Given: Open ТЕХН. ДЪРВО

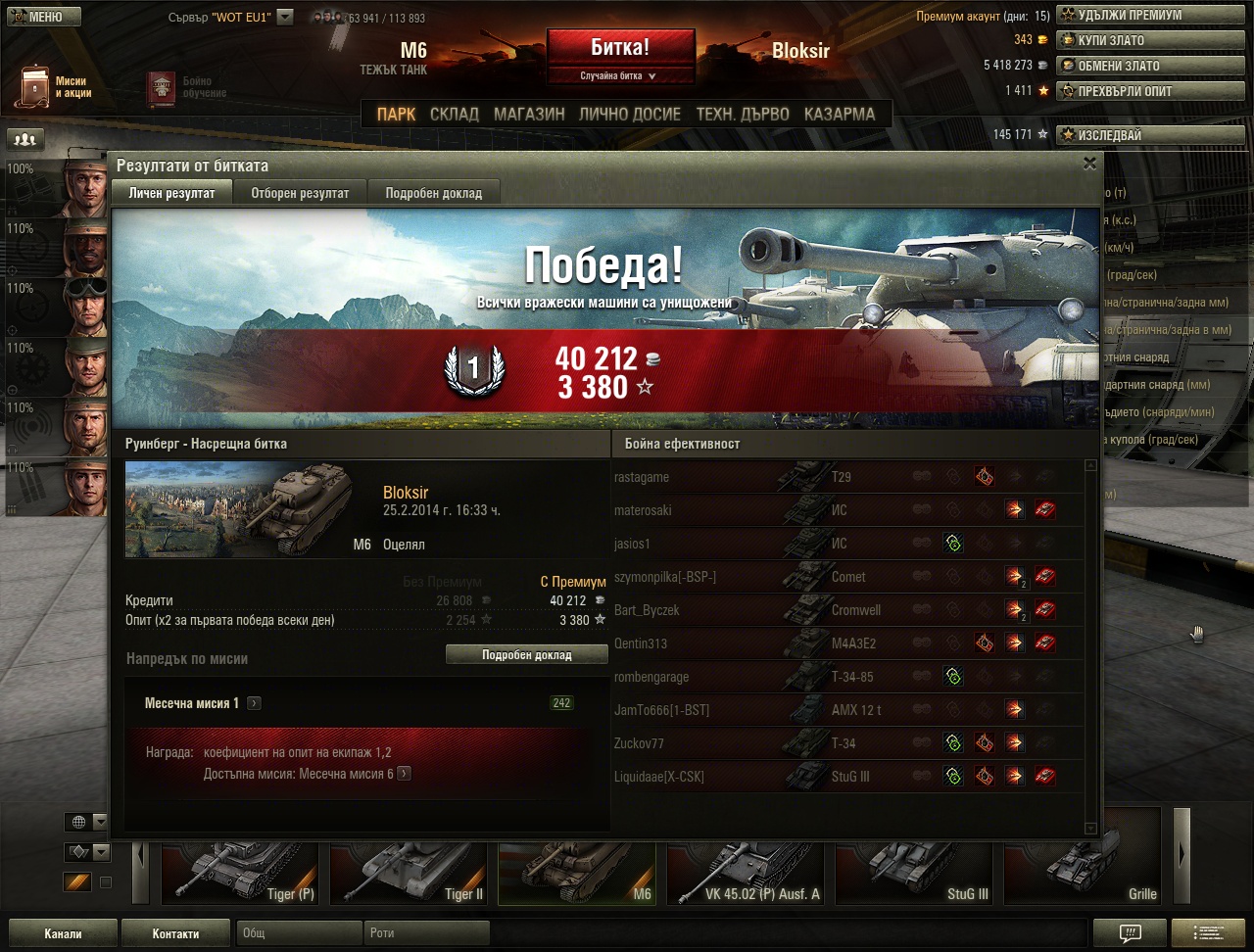Looking at the screenshot, I should pyautogui.click(x=742, y=114).
